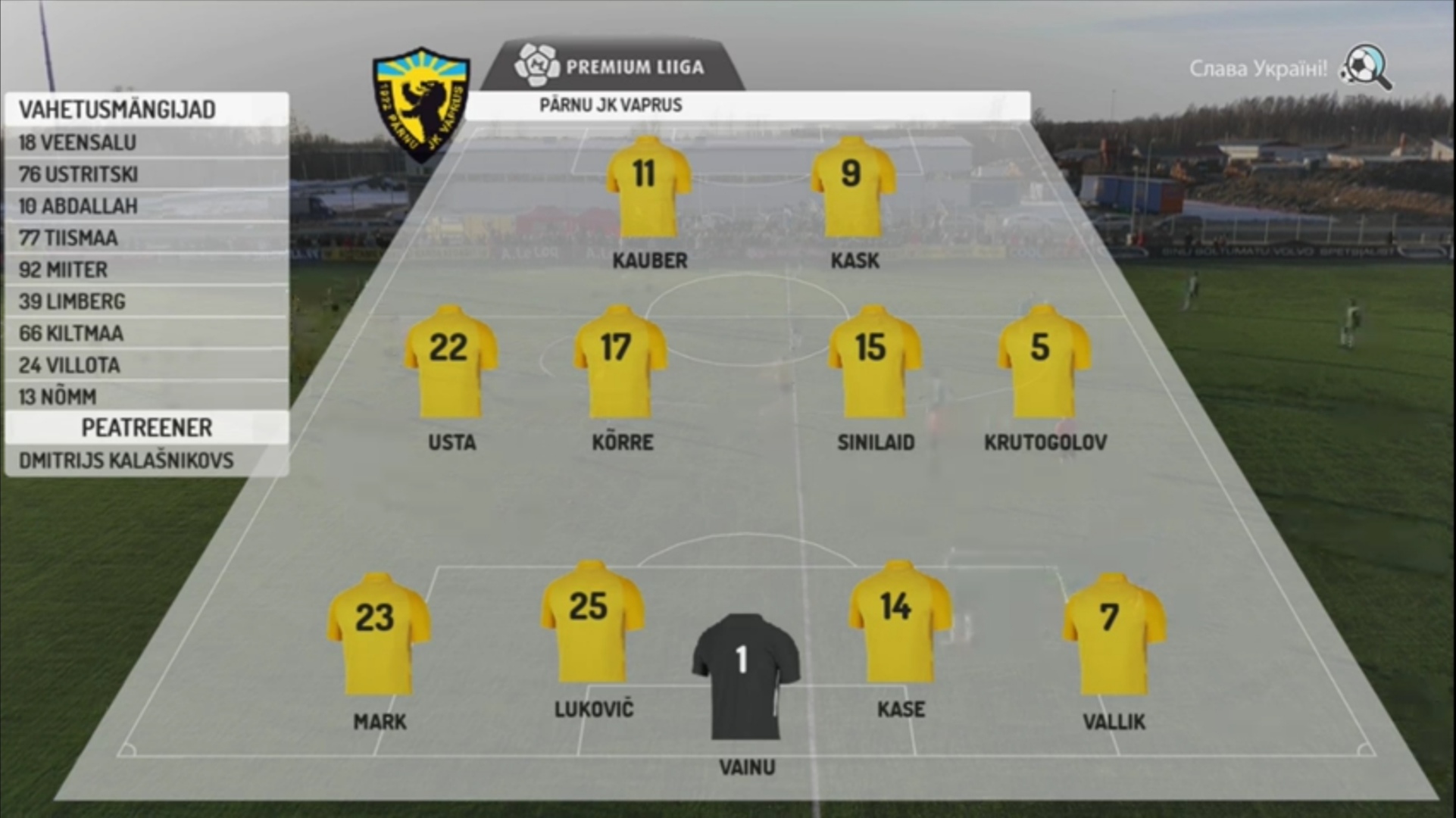Click head coach Dmitrijs Kalašnikovs entry
The height and width of the screenshot is (818, 1456).
click(x=146, y=461)
